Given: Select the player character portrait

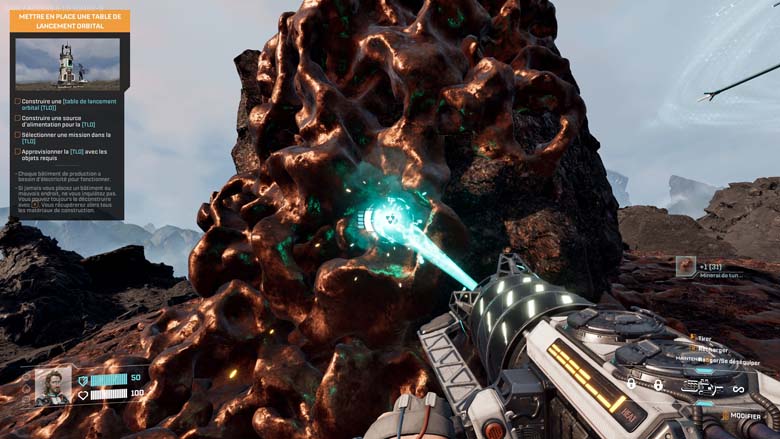Looking at the screenshot, I should (53, 386).
